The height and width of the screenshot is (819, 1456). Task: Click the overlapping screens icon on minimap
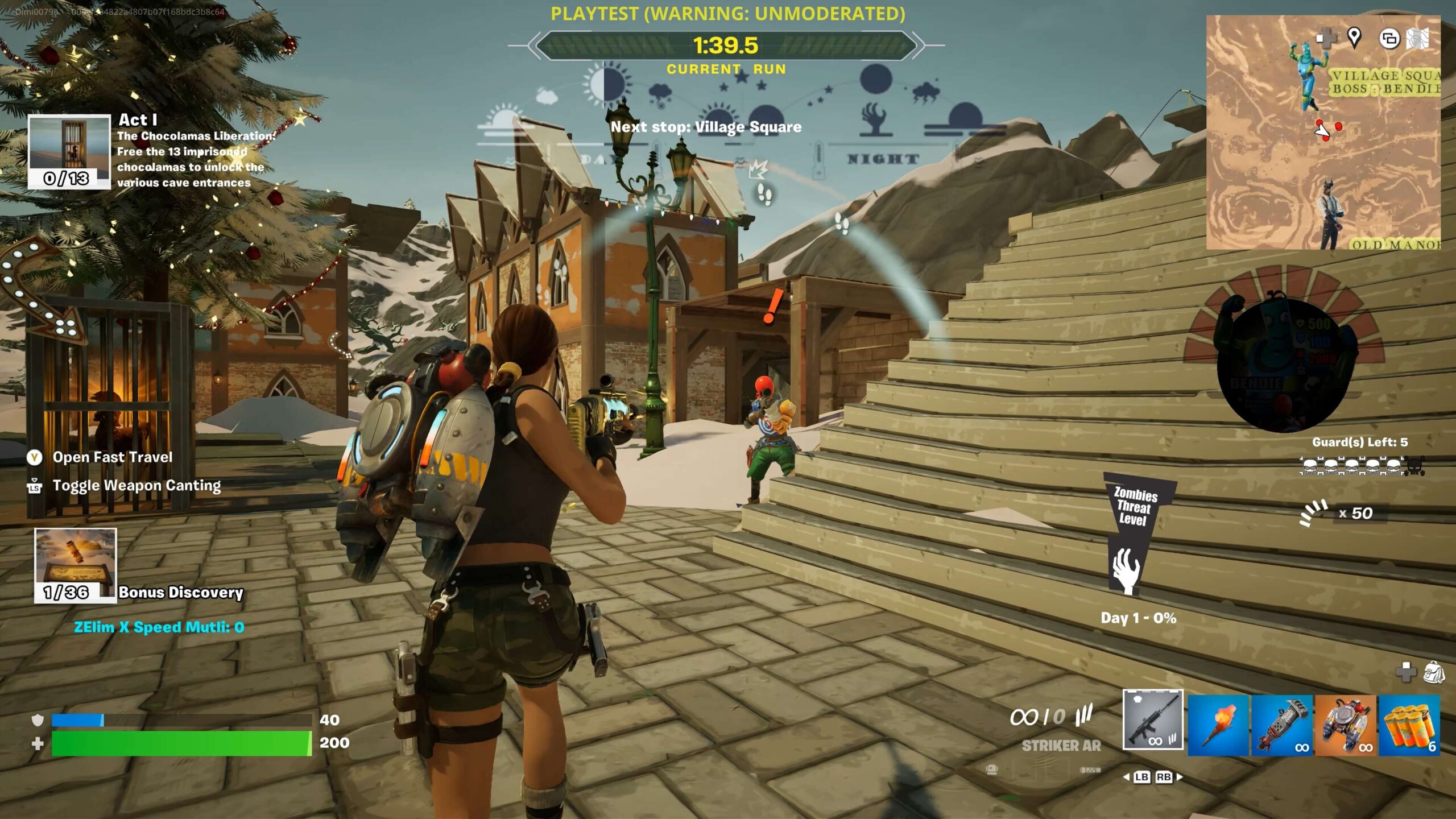tap(1389, 39)
